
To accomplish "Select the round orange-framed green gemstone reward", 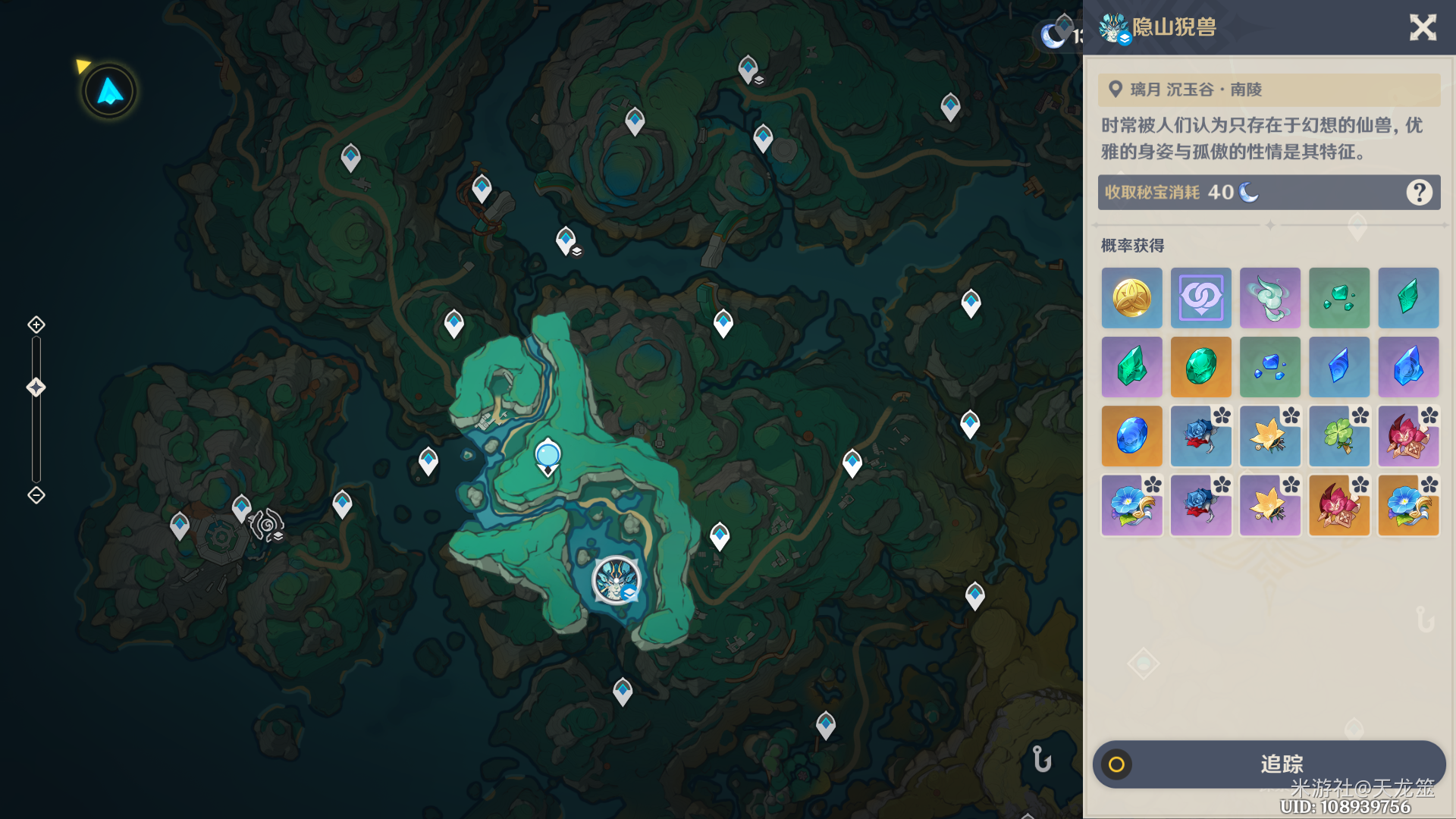I will (x=1200, y=367).
